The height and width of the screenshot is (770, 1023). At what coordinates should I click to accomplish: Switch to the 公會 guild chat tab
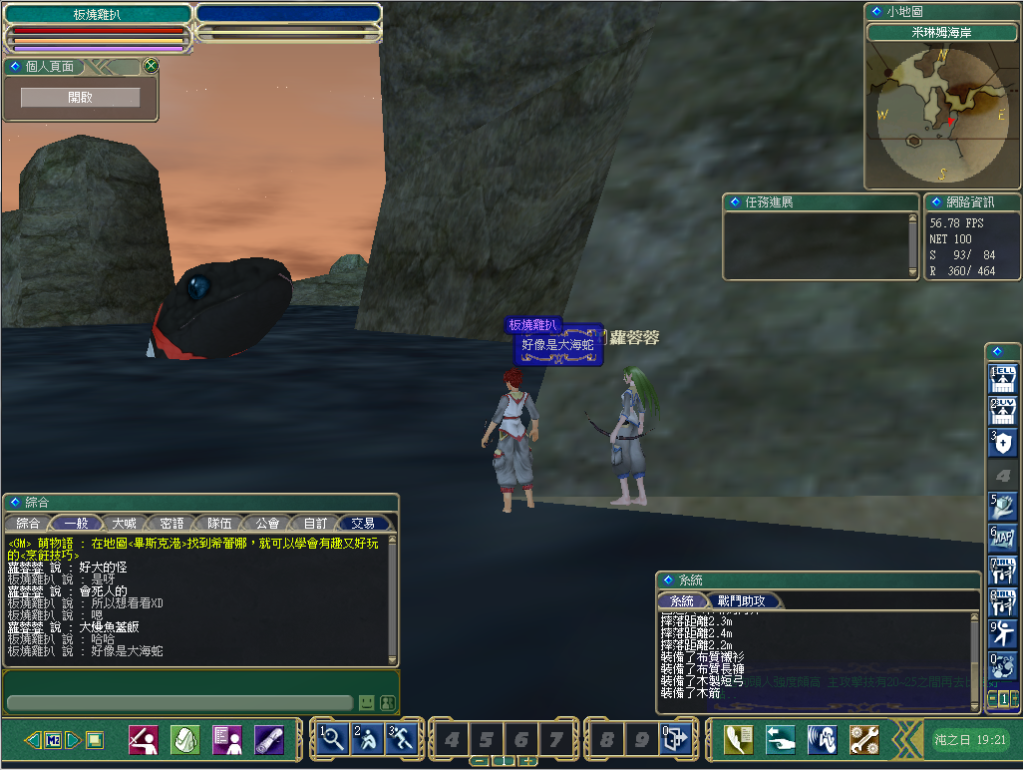[x=267, y=523]
